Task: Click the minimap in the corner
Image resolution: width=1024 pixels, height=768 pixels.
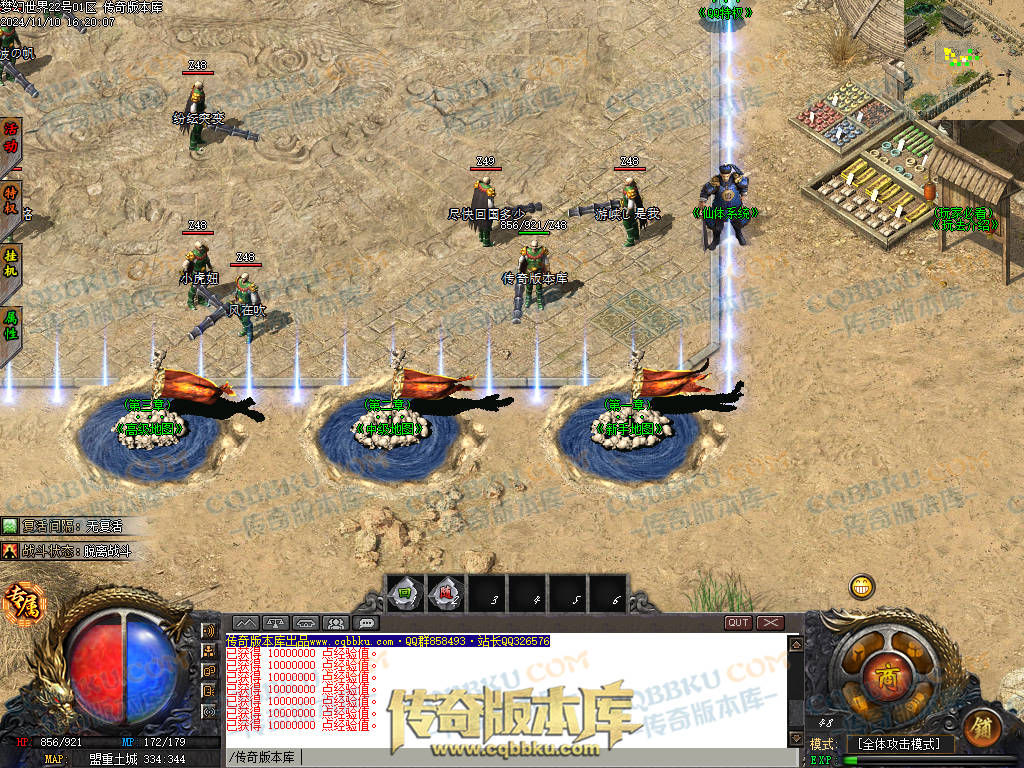Action: click(x=964, y=59)
